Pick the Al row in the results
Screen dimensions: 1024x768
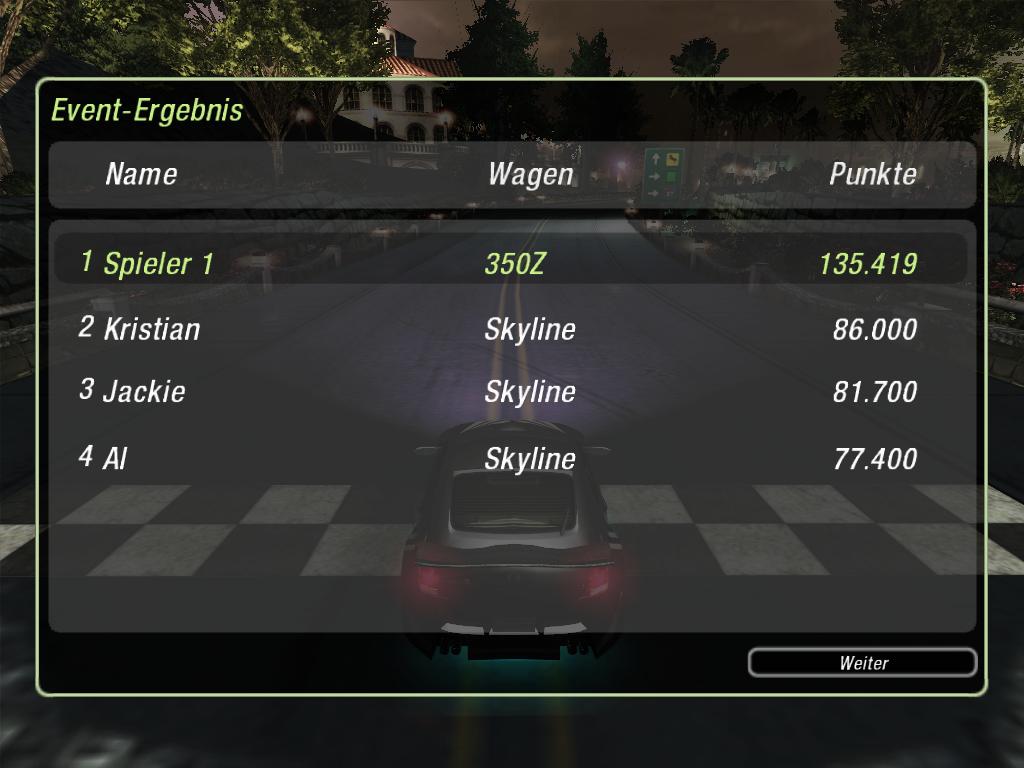510,458
